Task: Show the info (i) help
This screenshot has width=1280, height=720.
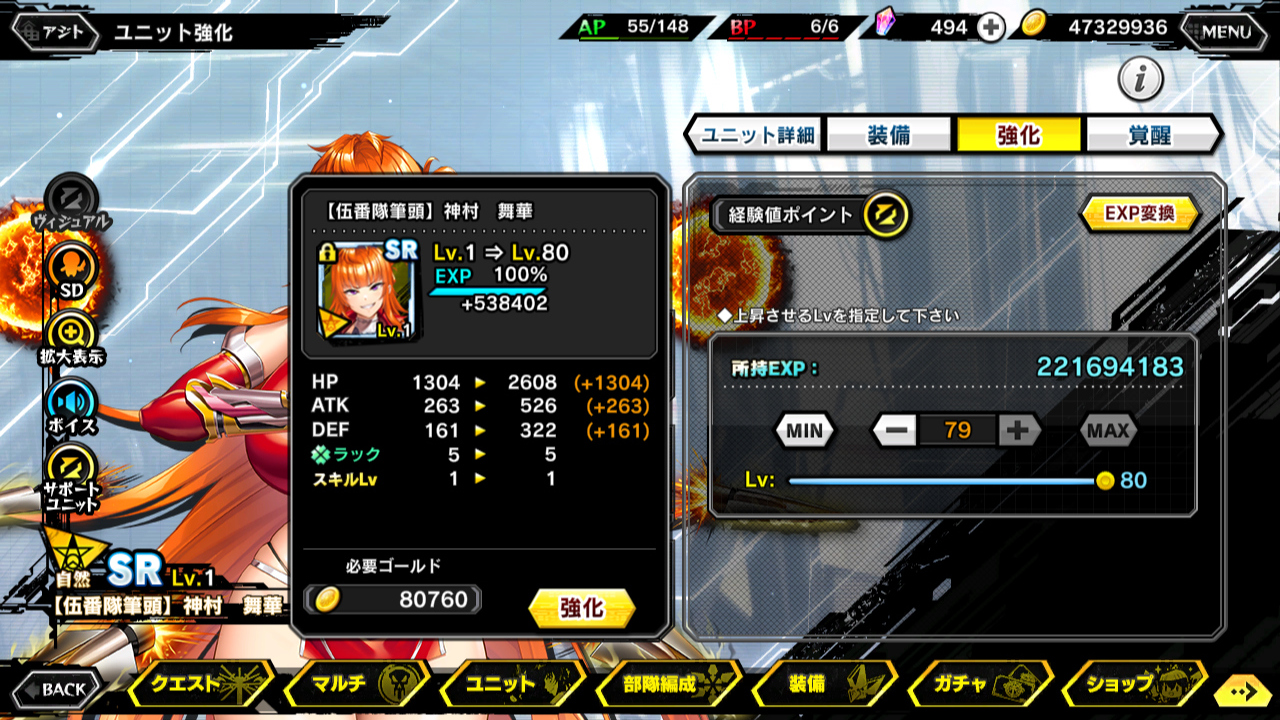Action: [x=1140, y=79]
